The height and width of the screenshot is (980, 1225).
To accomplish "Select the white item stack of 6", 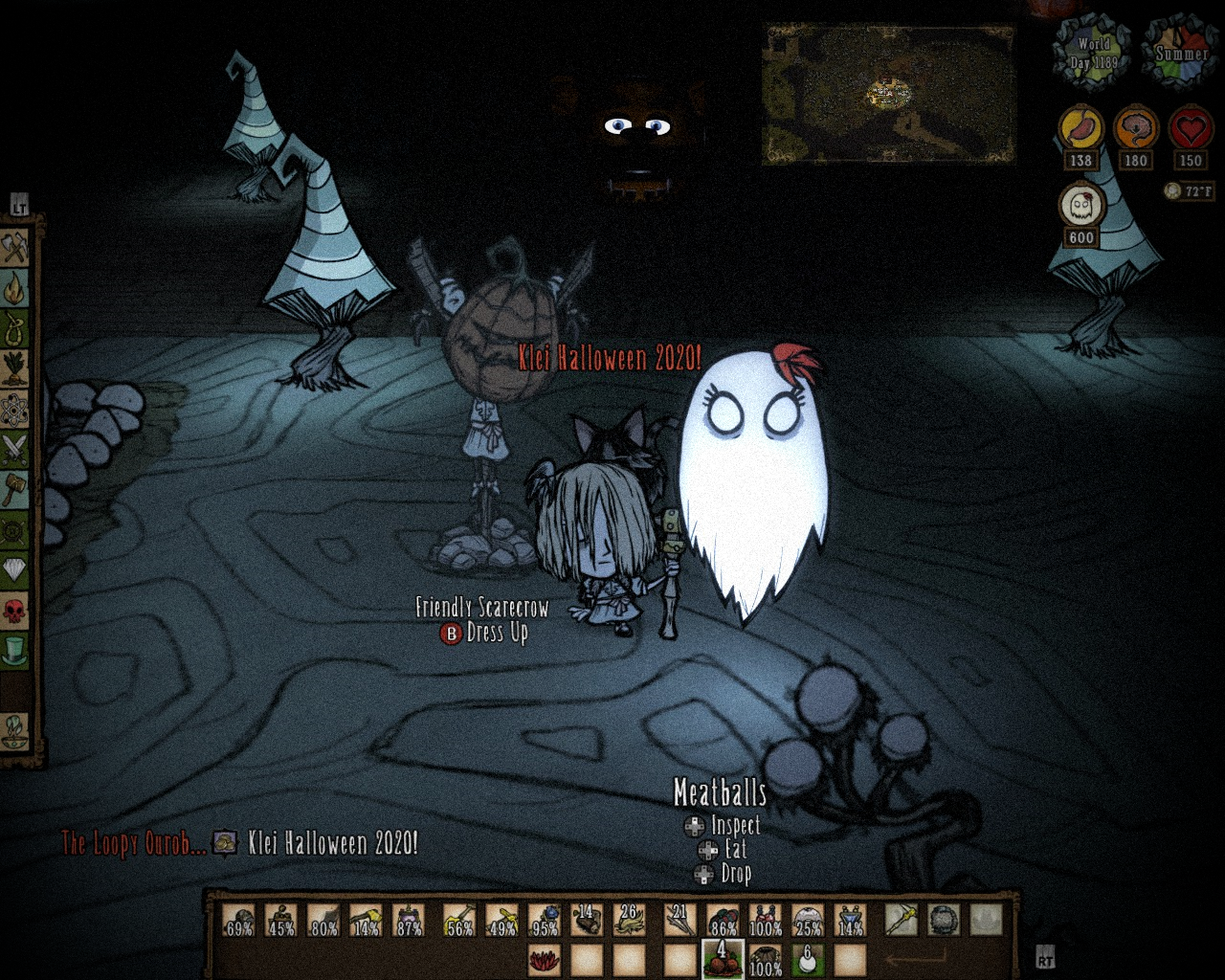I will coord(808,959).
